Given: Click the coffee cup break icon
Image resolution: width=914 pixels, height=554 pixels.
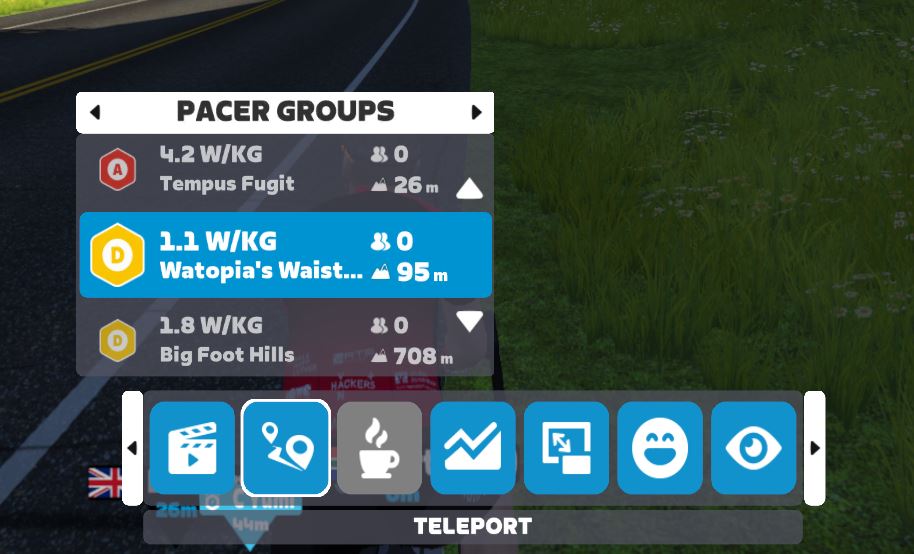Looking at the screenshot, I should (379, 448).
